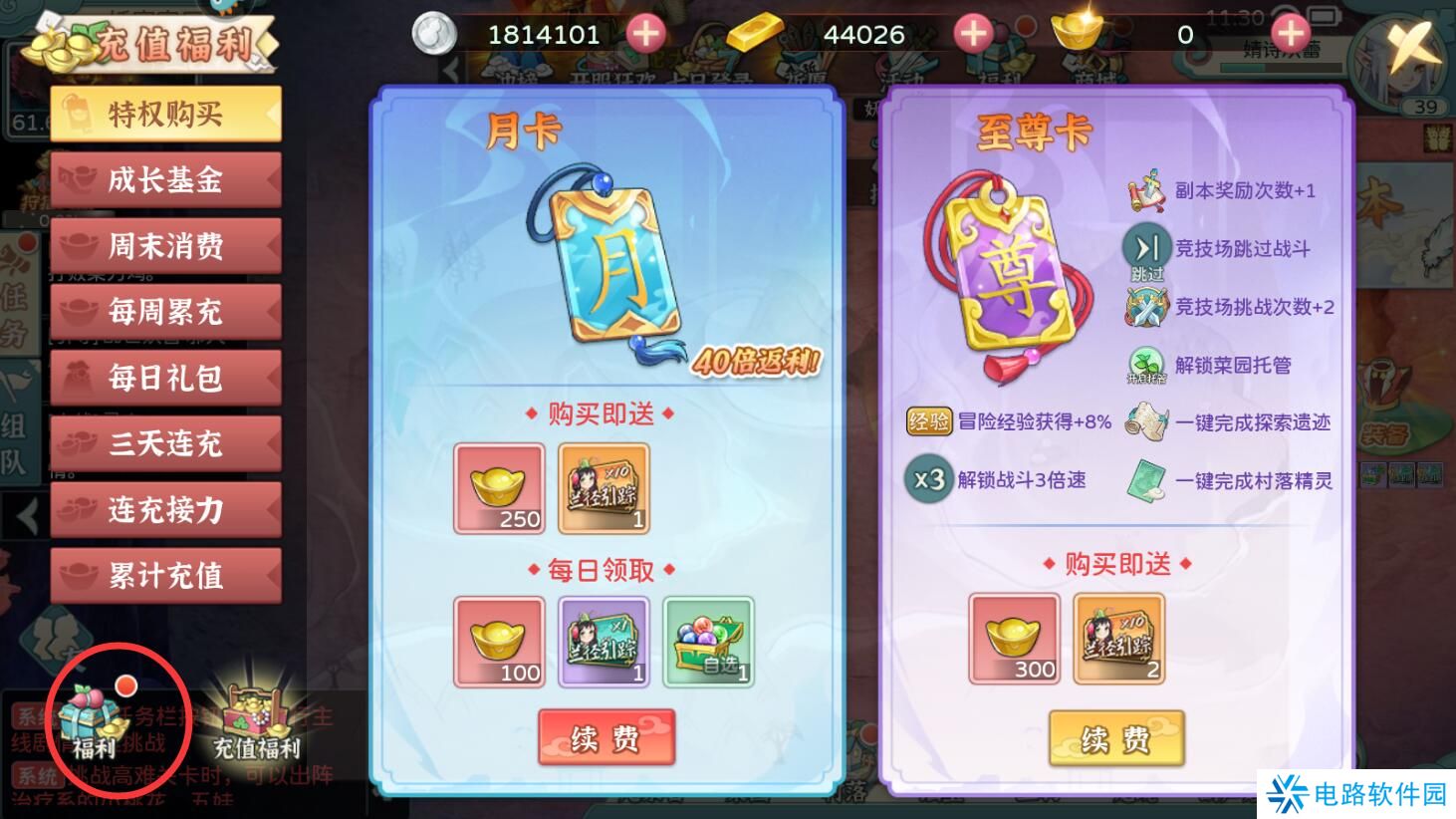This screenshot has width=1456, height=819.
Task: Open the 每日礼包 section
Action: (165, 378)
